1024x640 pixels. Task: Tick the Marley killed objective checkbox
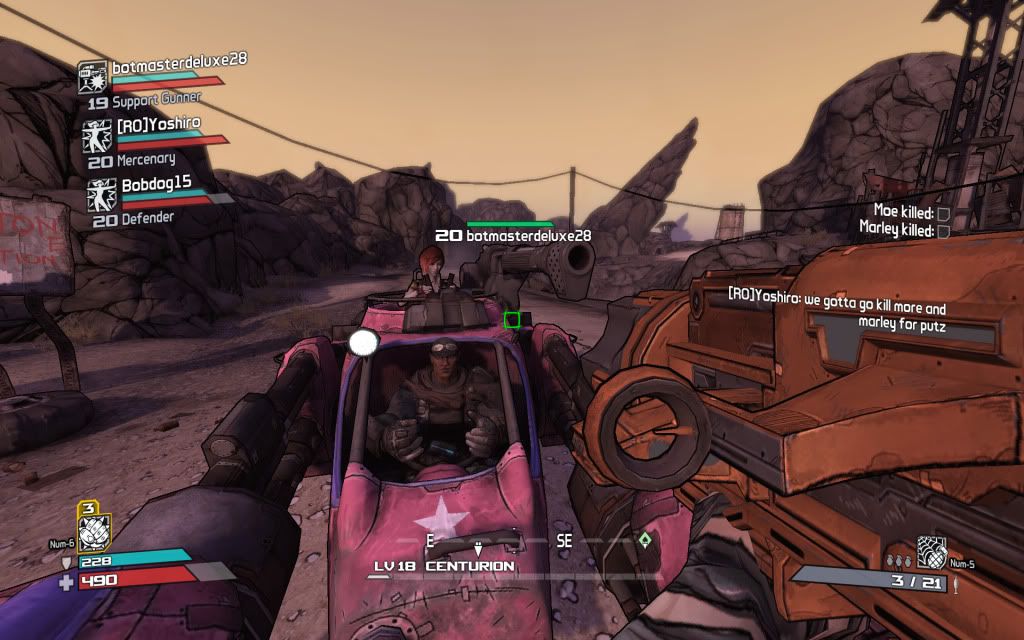943,230
